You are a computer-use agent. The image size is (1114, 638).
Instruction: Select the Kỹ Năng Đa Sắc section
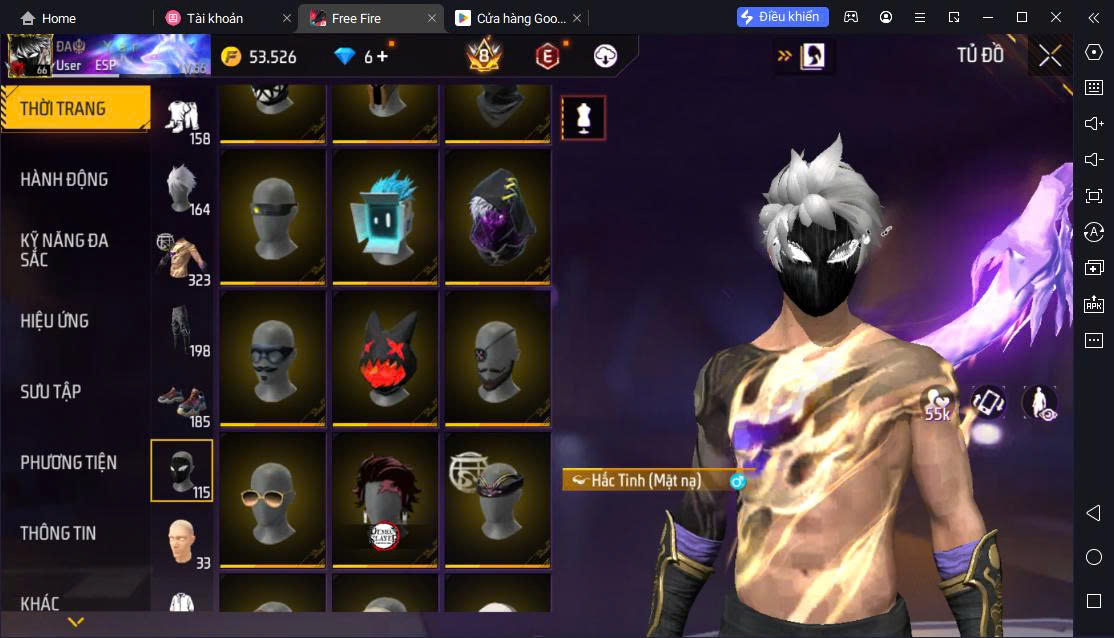[x=64, y=250]
